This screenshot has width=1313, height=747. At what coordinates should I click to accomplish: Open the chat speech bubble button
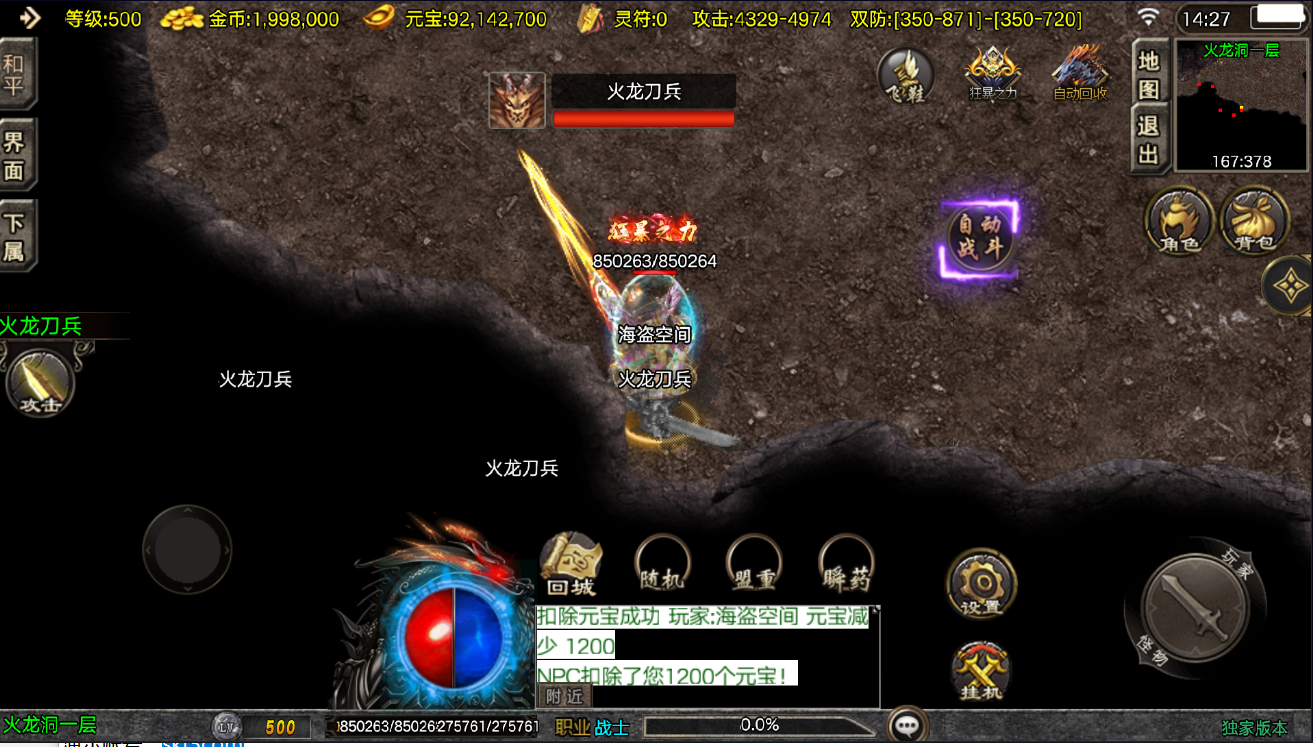[908, 726]
